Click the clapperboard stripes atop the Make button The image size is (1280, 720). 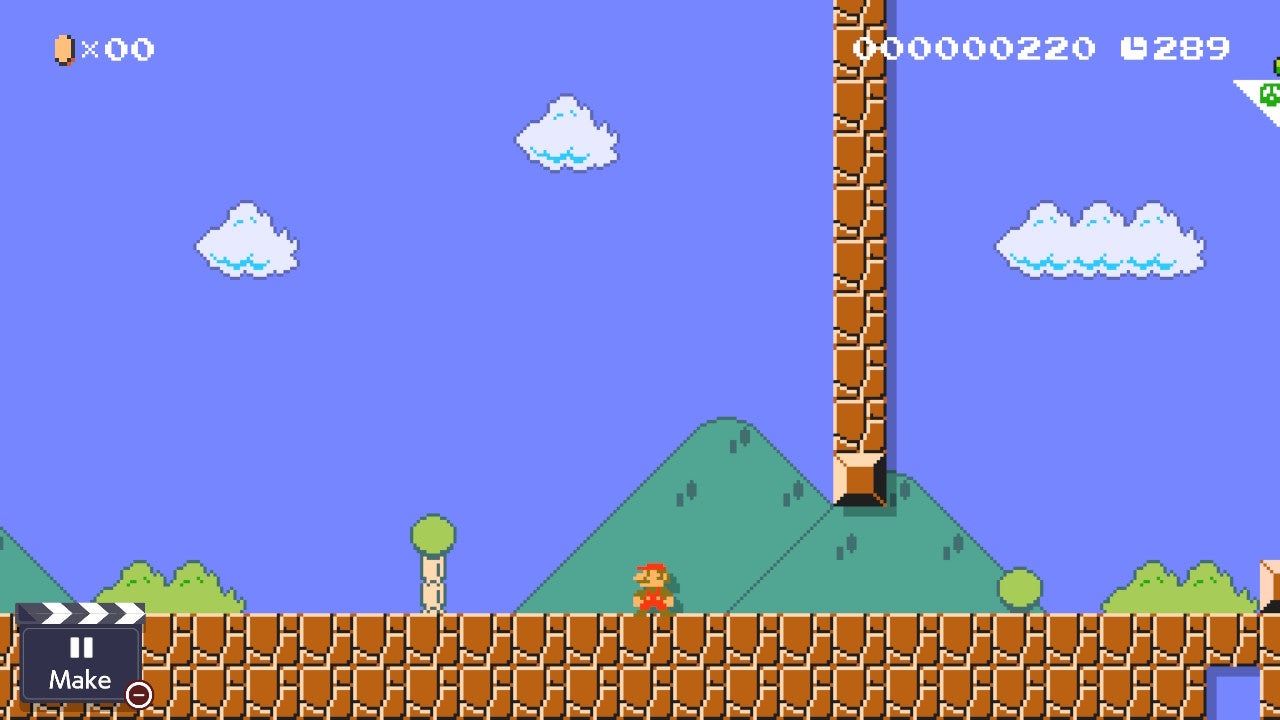point(82,612)
